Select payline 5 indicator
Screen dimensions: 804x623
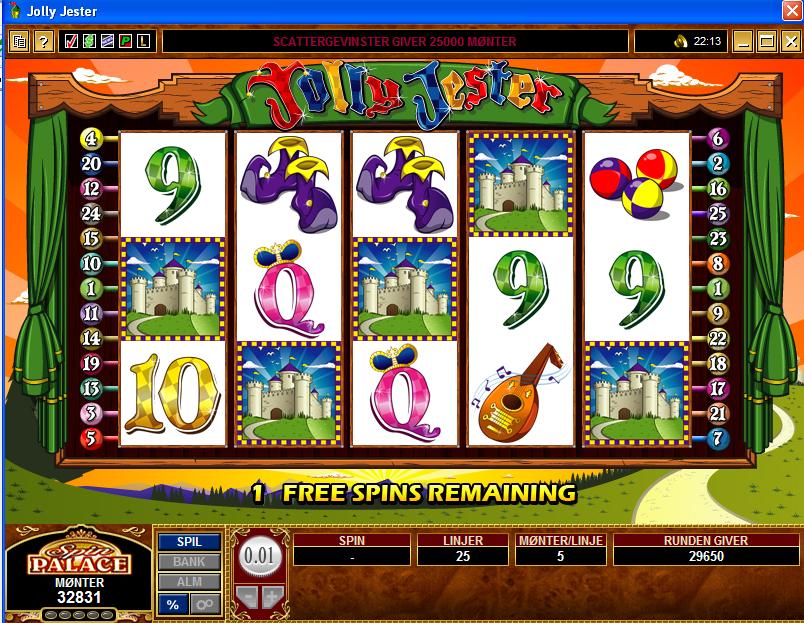tap(93, 438)
